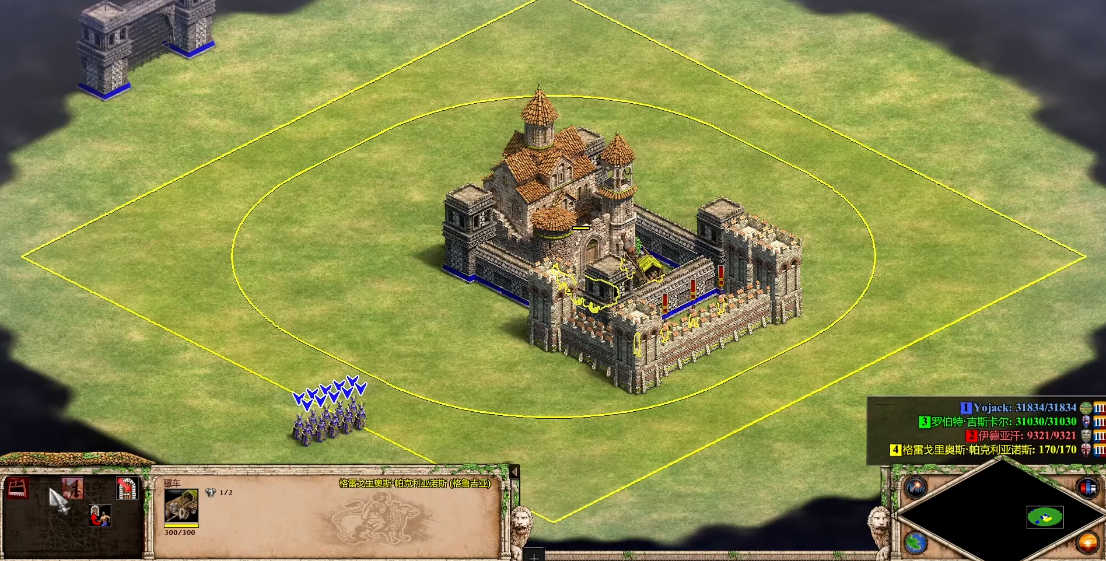Activate the flare signal button beside minimap

click(x=915, y=487)
